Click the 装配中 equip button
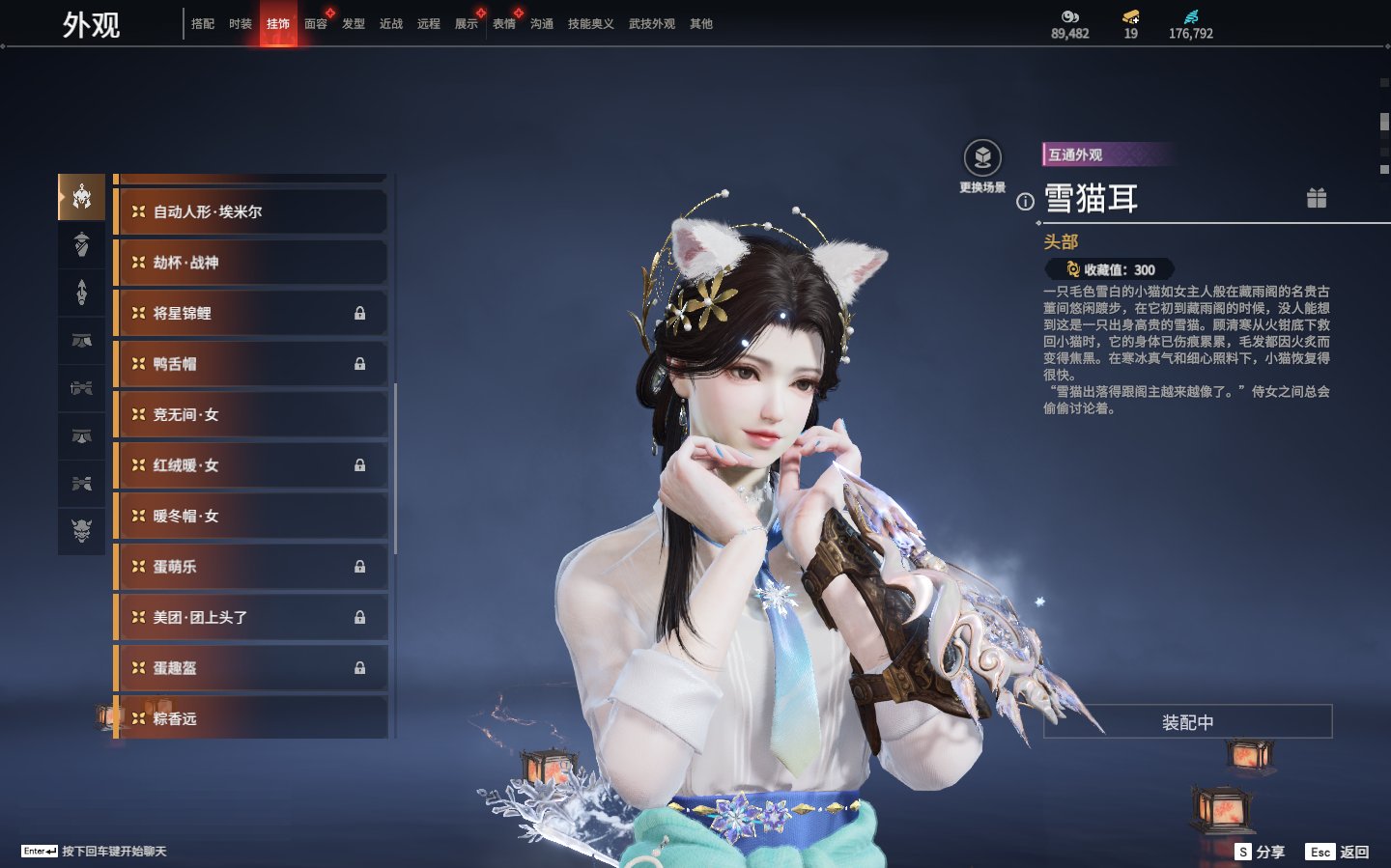The width and height of the screenshot is (1391, 868). pyautogui.click(x=1187, y=722)
